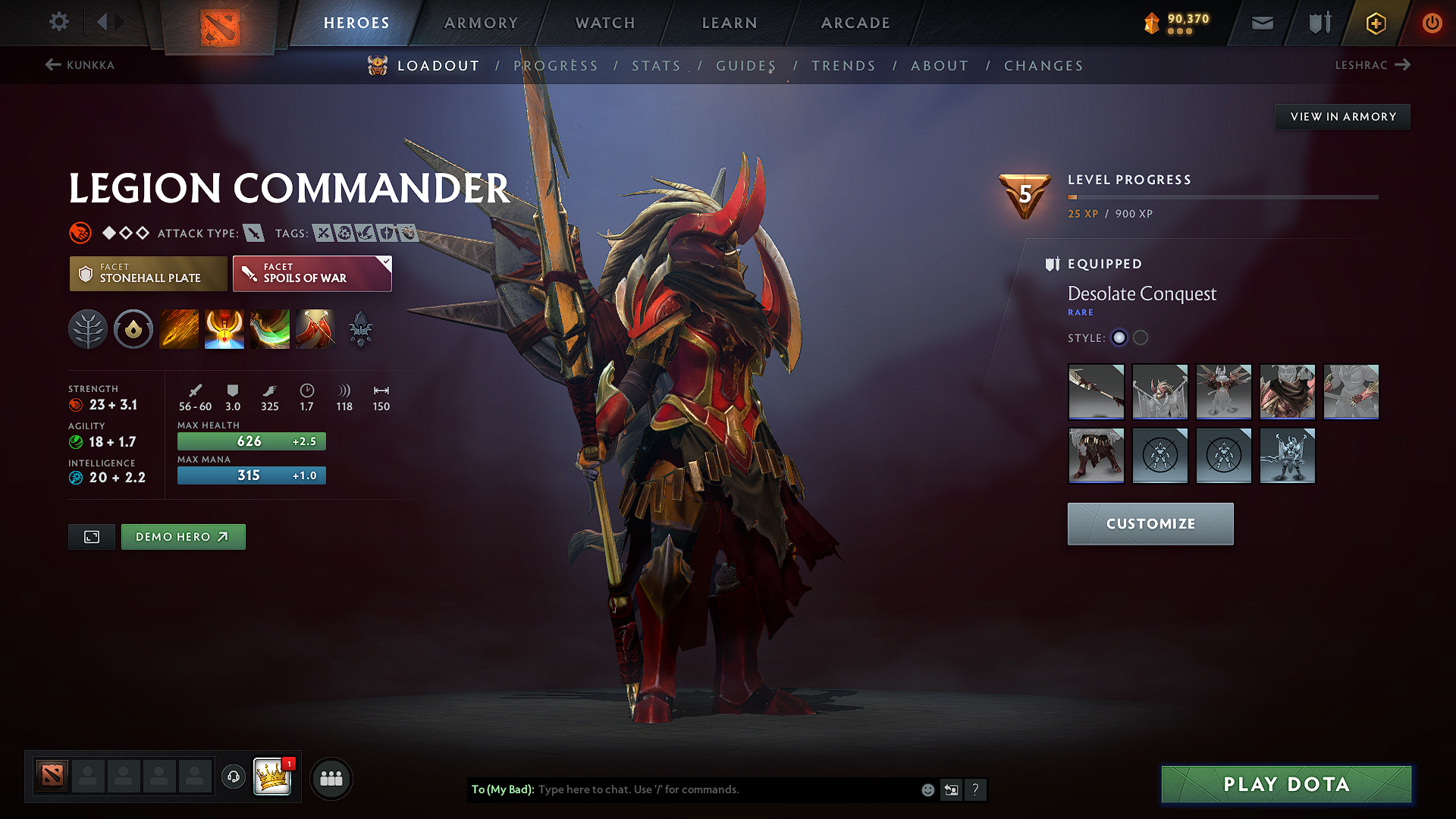
Task: Select the Spoils of War facet
Action: [312, 274]
